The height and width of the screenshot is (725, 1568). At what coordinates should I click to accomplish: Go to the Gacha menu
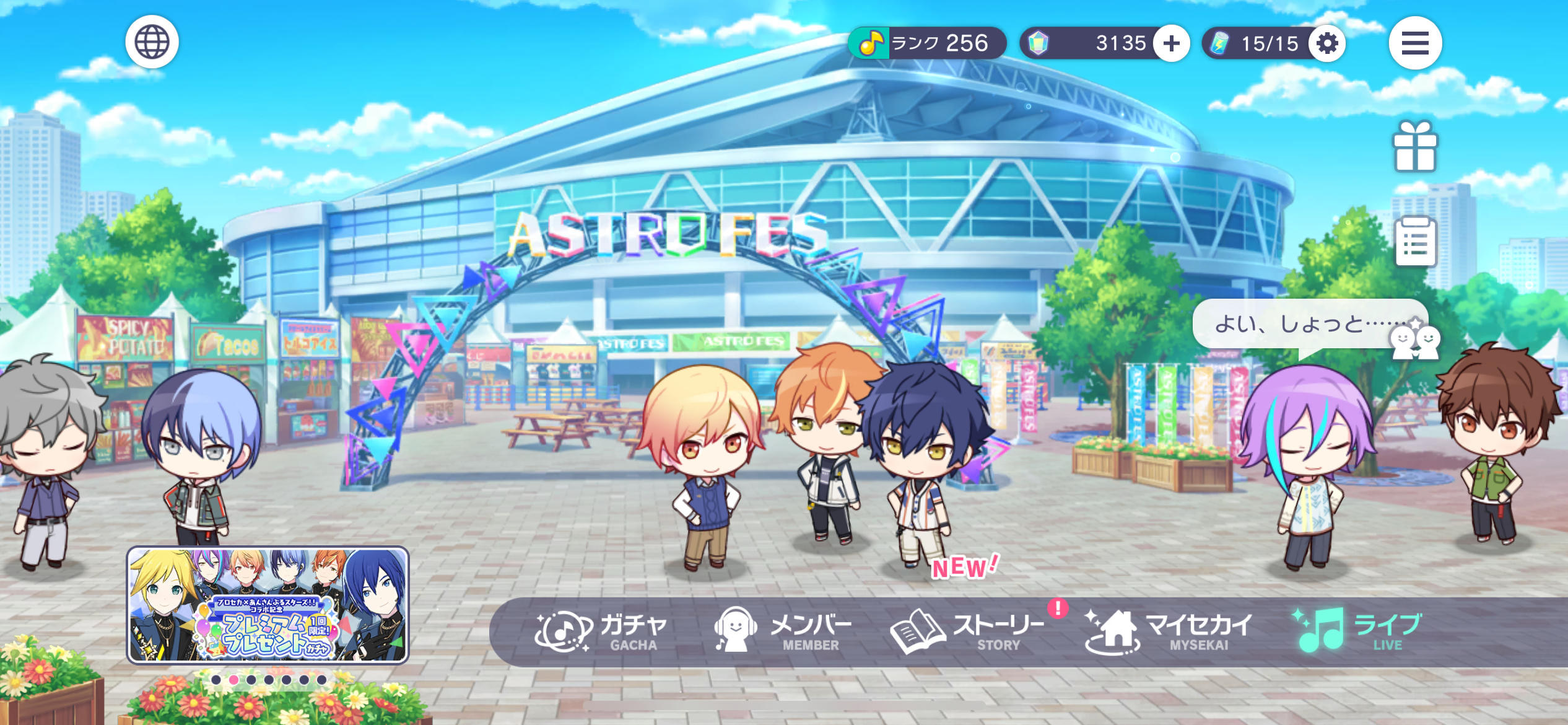pyautogui.click(x=601, y=631)
